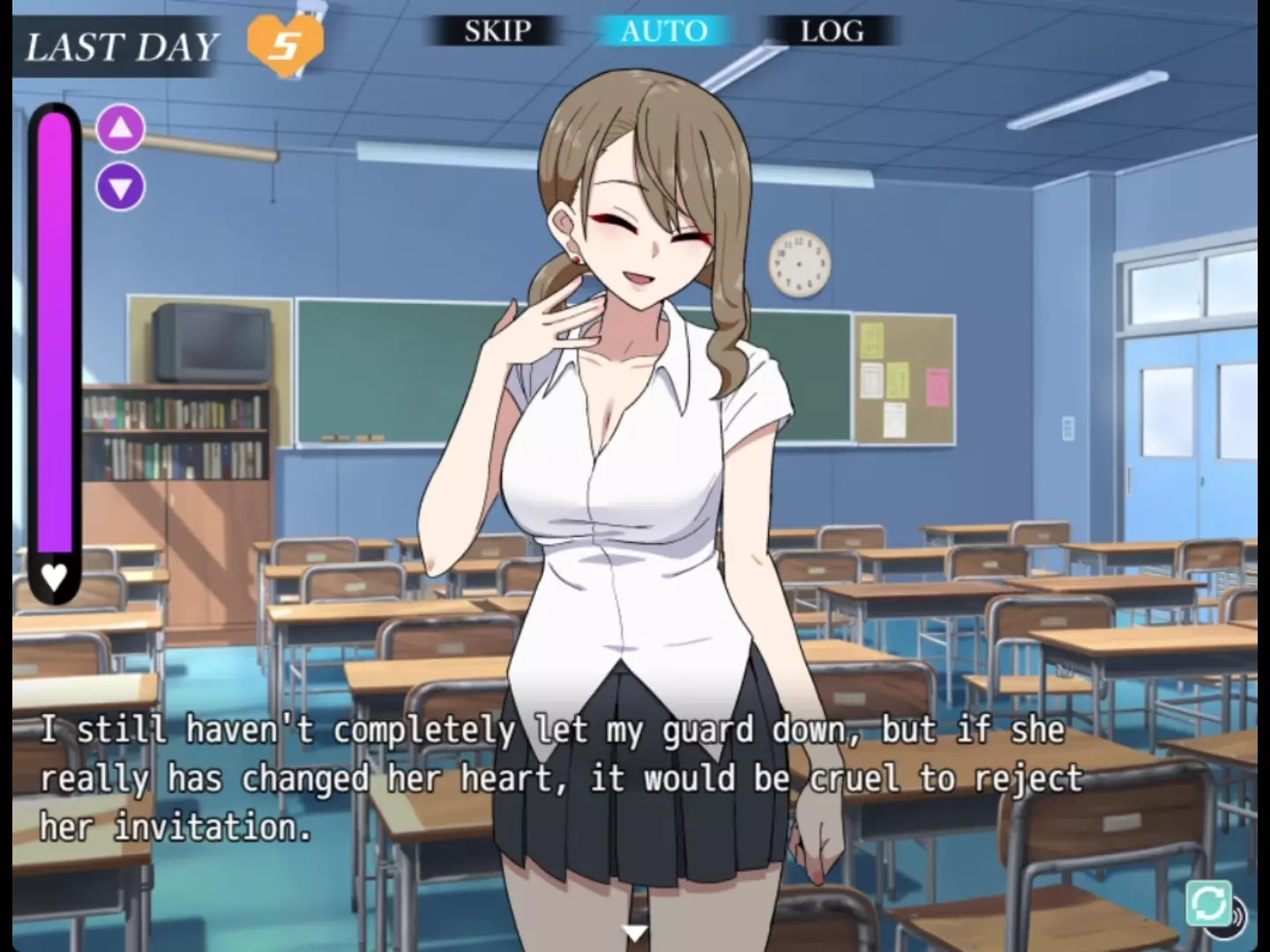Open the dialogue LOG

832,32
